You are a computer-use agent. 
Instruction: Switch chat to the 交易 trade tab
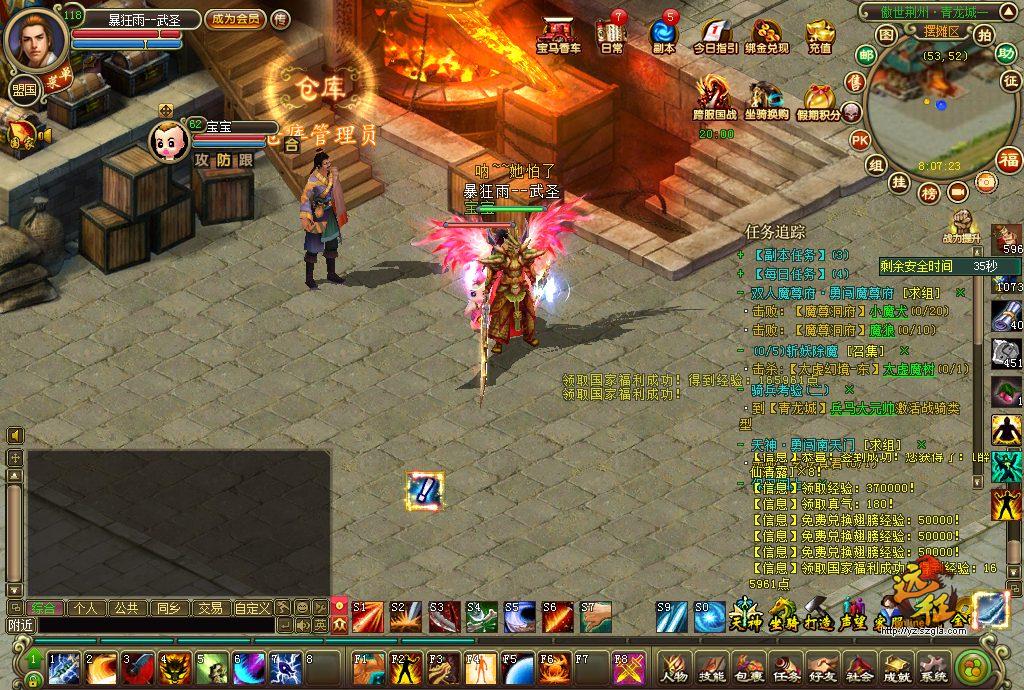click(x=209, y=608)
